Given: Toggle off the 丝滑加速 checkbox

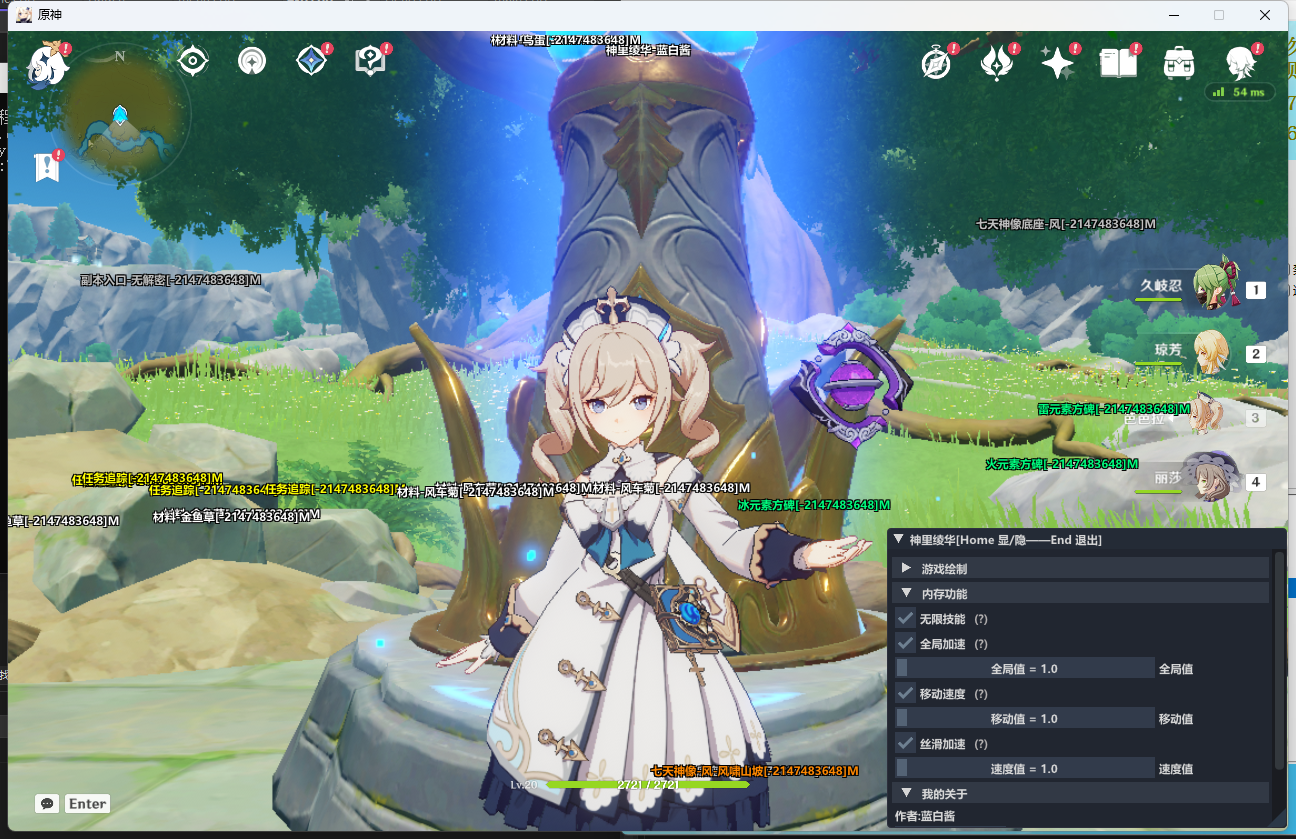Looking at the screenshot, I should (905, 743).
